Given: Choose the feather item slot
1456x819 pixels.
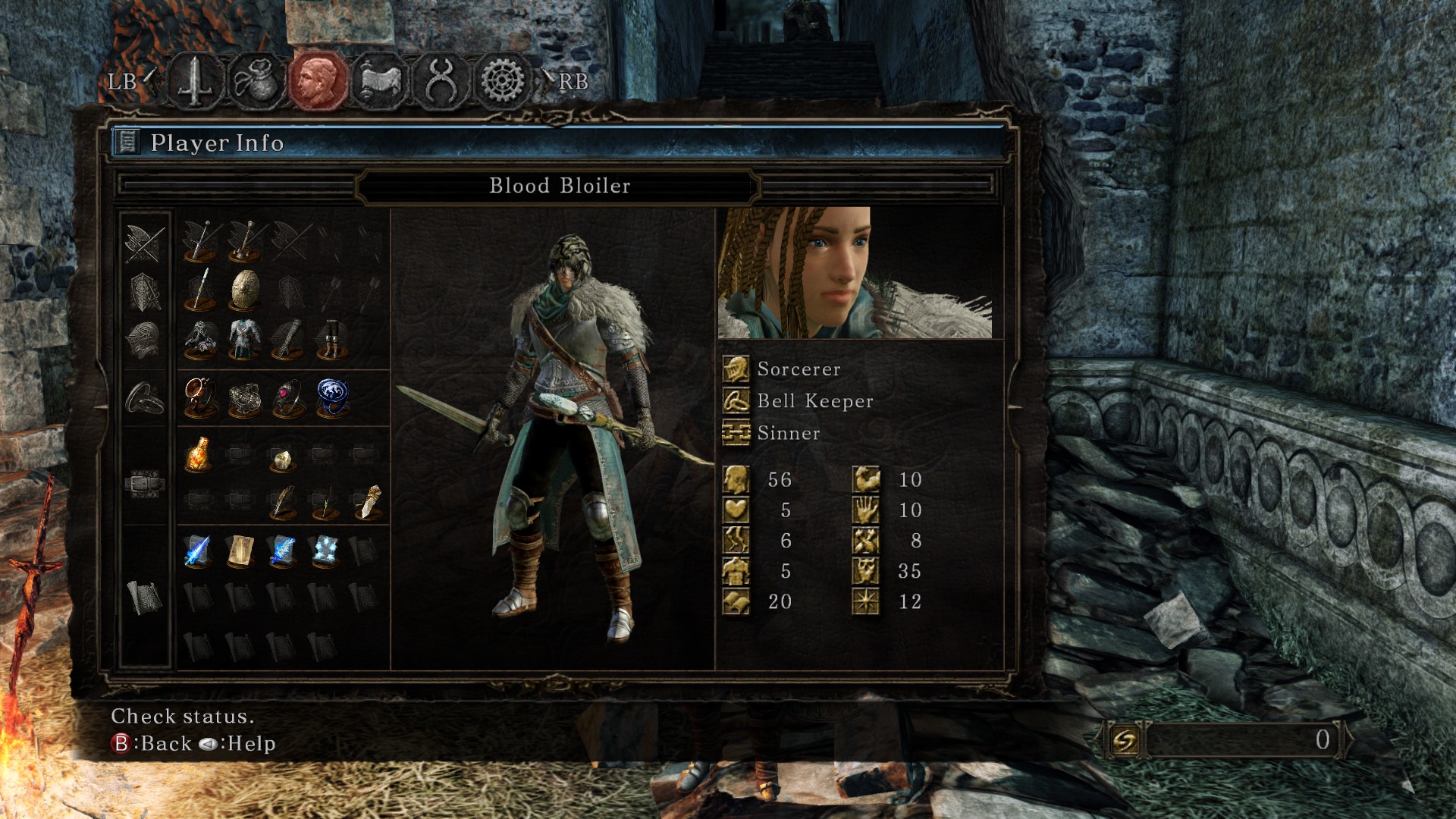Looking at the screenshot, I should click(x=283, y=501).
